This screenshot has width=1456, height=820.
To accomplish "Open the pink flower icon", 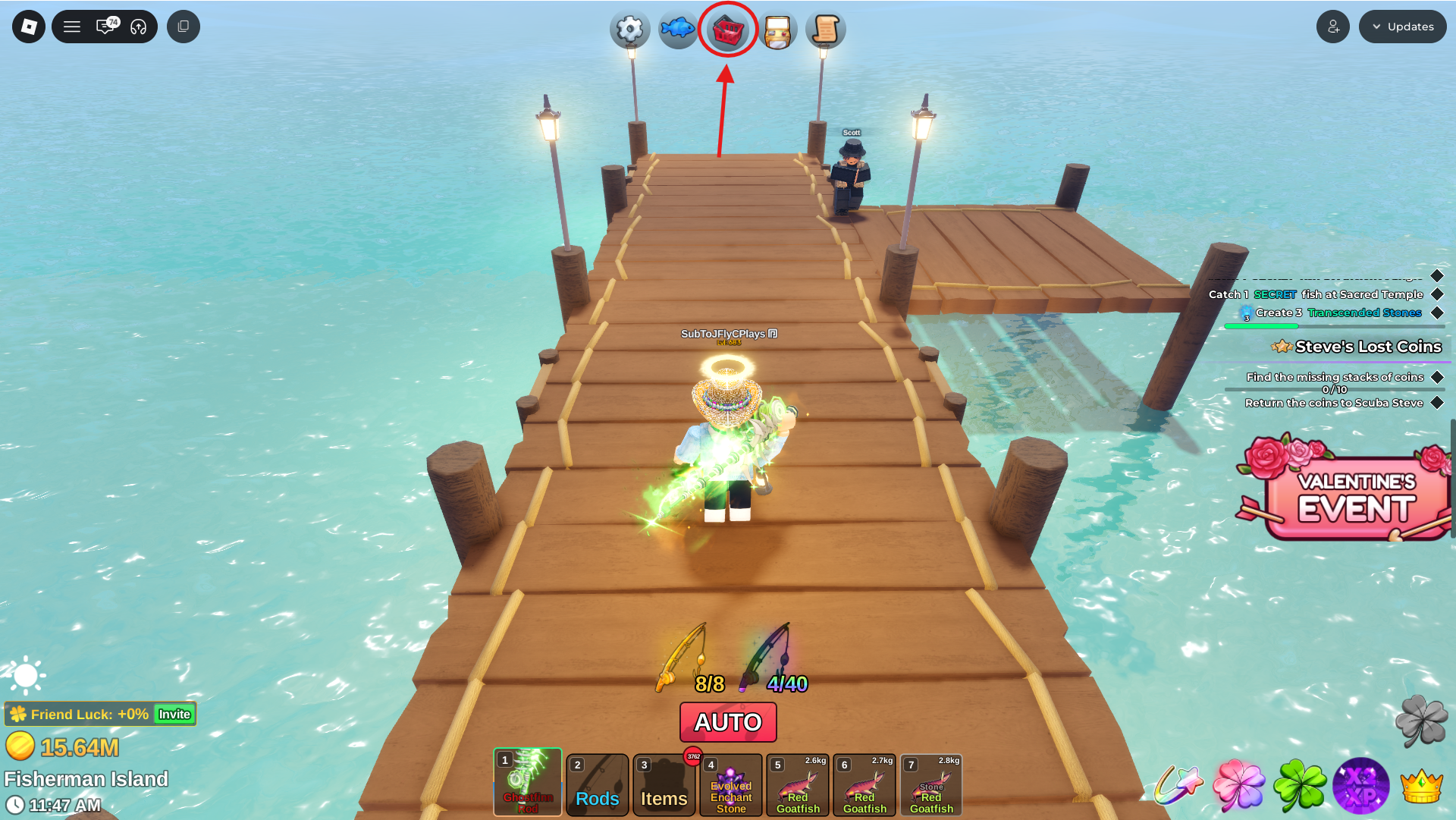I will pyautogui.click(x=1238, y=786).
